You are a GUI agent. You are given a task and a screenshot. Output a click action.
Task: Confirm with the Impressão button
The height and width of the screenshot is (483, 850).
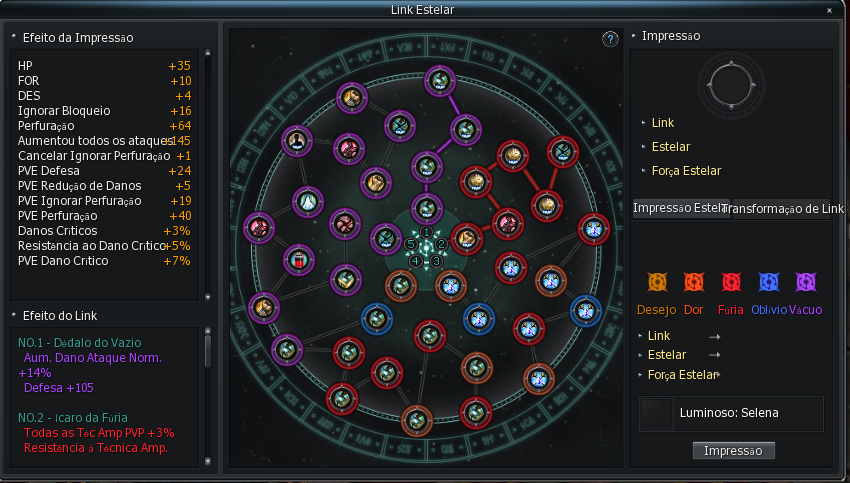[x=733, y=450]
